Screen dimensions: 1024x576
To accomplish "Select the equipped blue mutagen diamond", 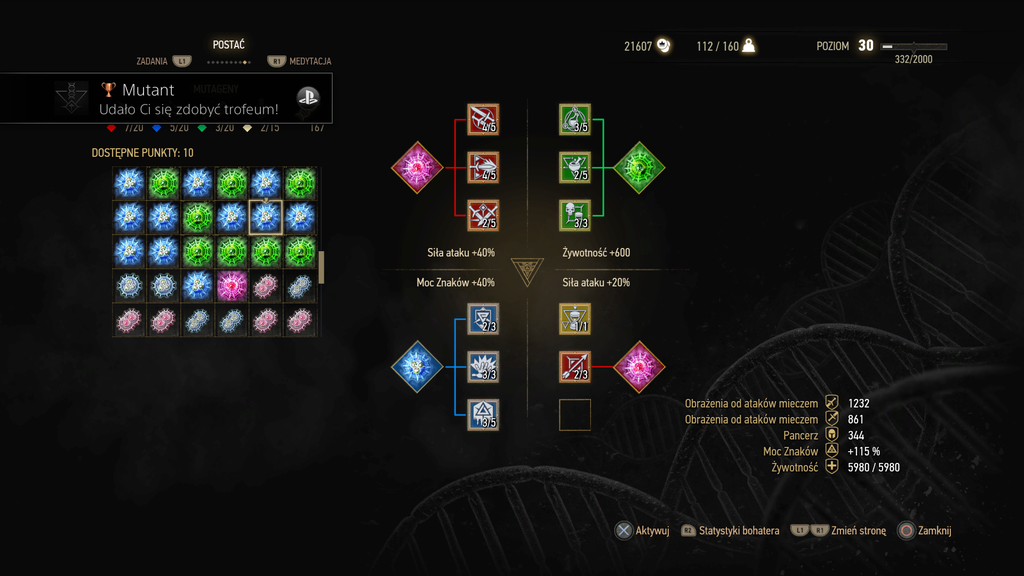I will (x=417, y=367).
